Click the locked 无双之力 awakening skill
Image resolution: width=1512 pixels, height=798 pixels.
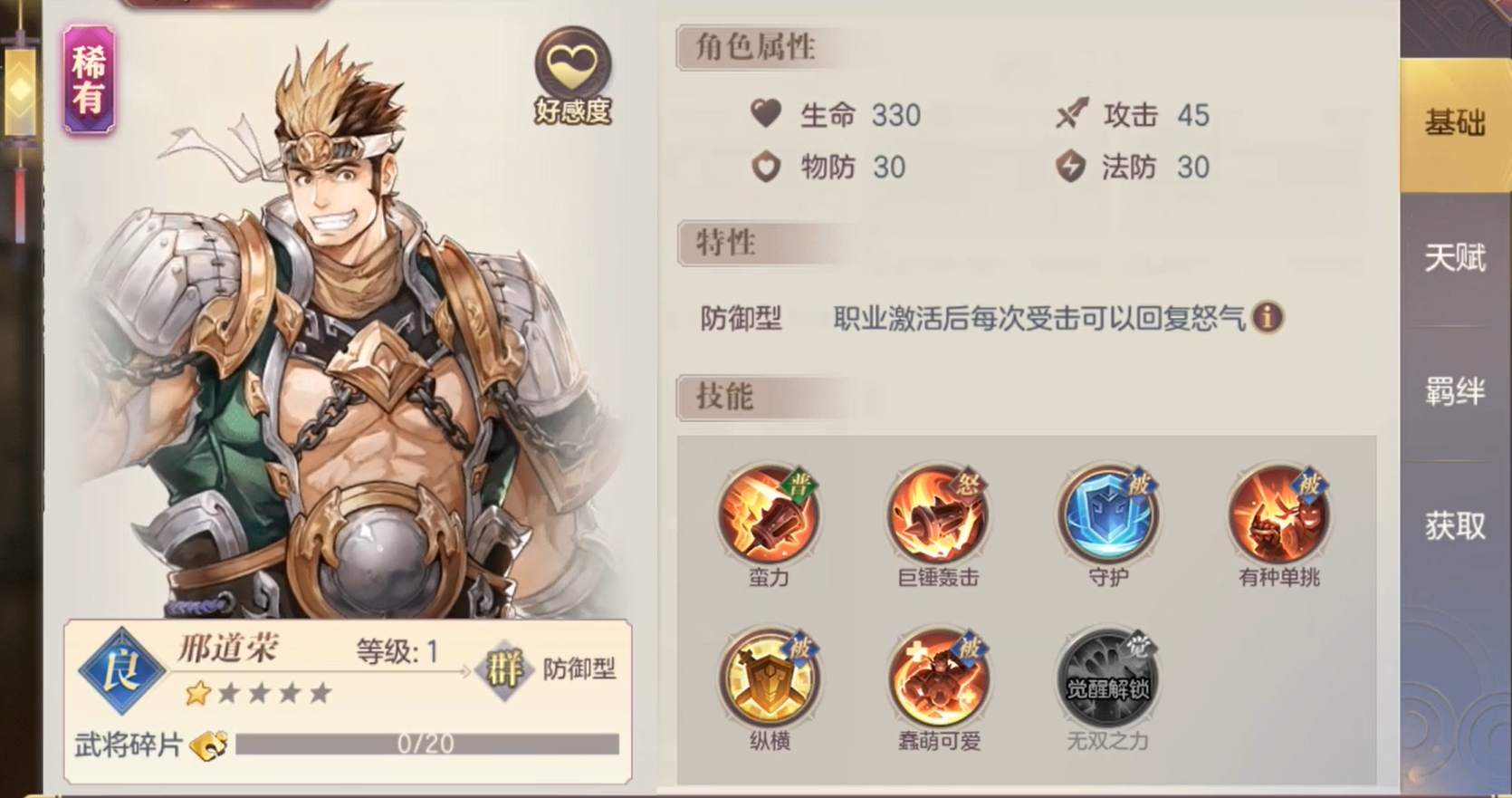click(x=1108, y=678)
